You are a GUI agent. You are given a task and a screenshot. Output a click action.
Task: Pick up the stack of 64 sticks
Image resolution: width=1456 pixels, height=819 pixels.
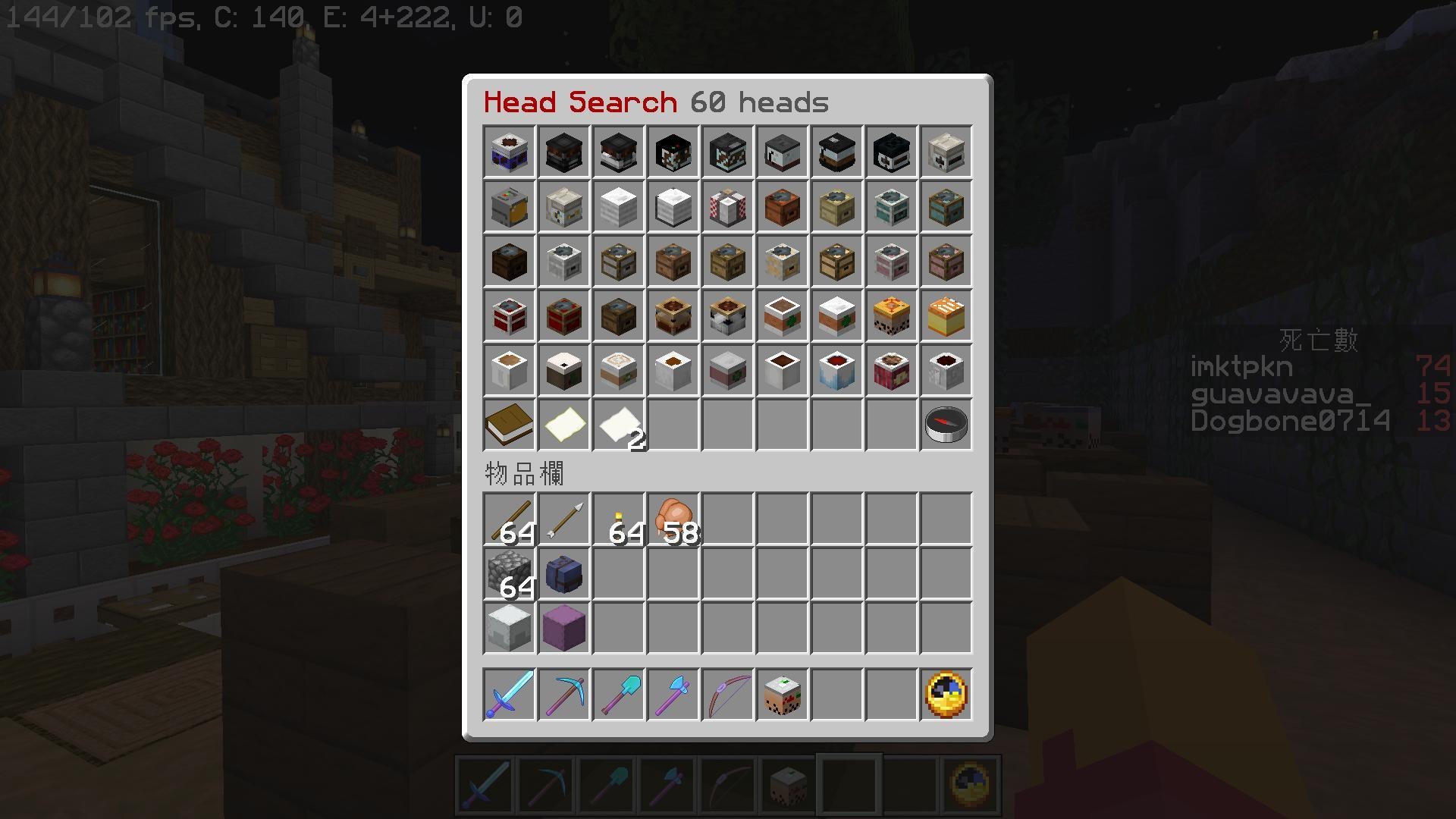click(508, 519)
